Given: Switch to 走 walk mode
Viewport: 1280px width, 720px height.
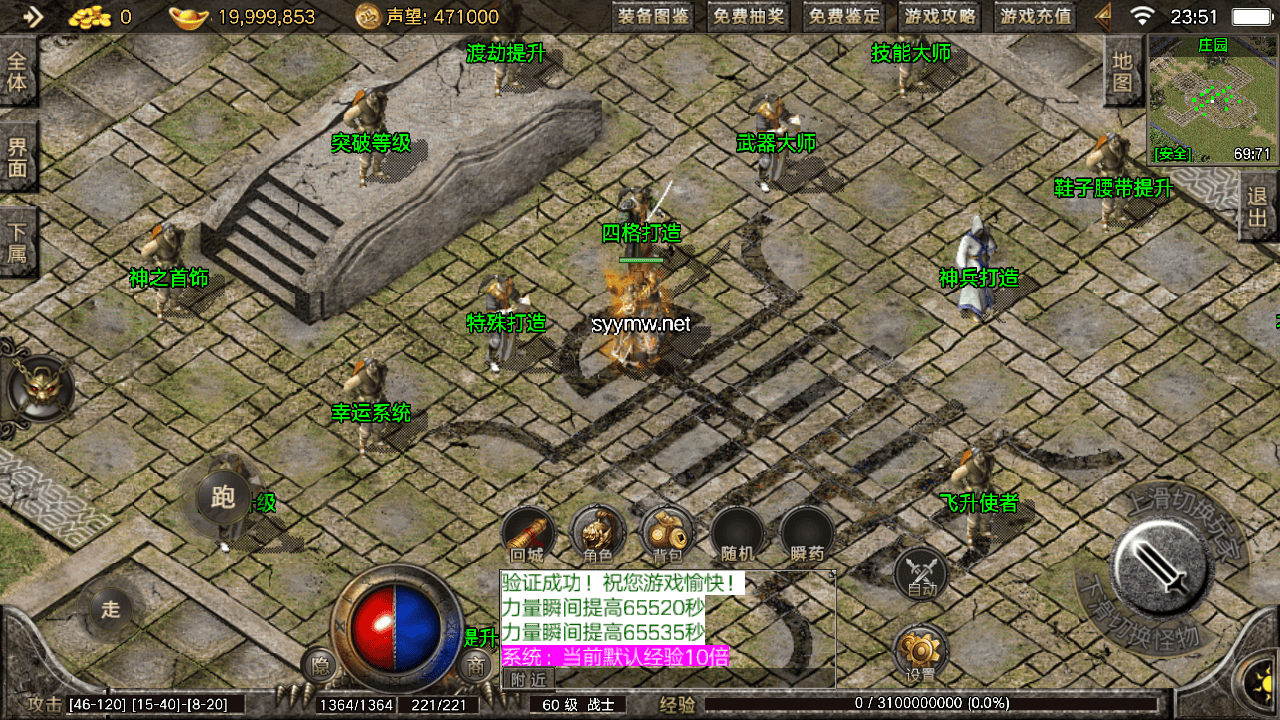Looking at the screenshot, I should pyautogui.click(x=111, y=609).
